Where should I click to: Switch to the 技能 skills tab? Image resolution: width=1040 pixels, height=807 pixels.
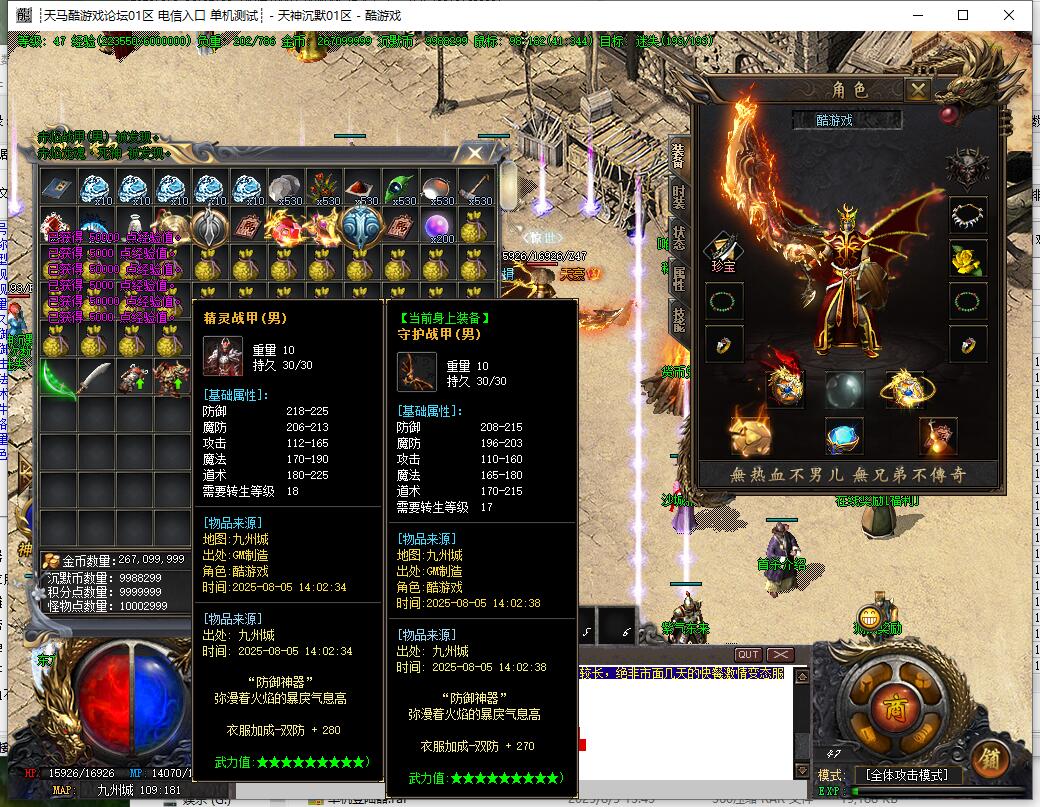coord(679,319)
